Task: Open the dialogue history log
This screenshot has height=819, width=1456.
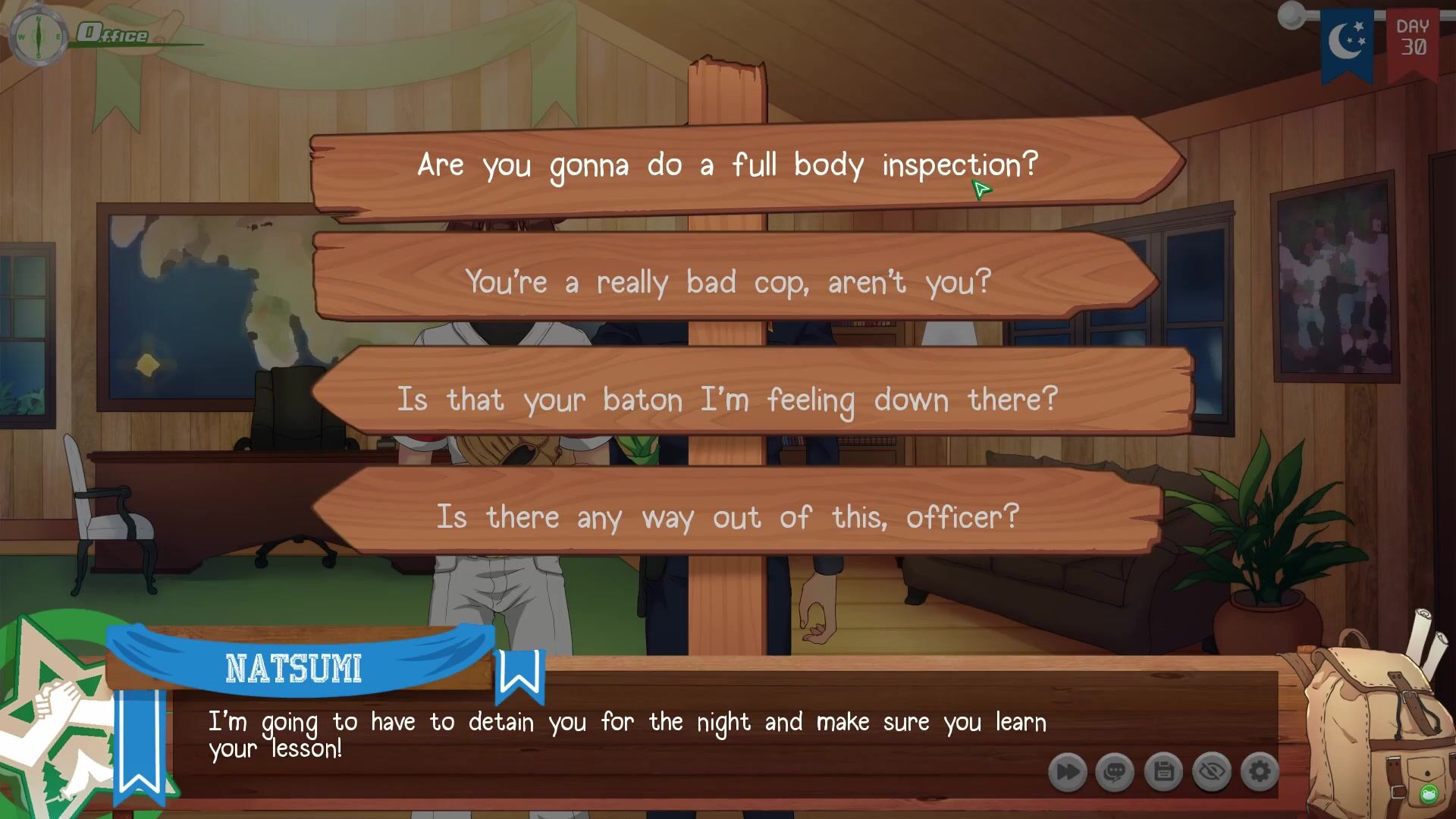Action: pos(1115,772)
